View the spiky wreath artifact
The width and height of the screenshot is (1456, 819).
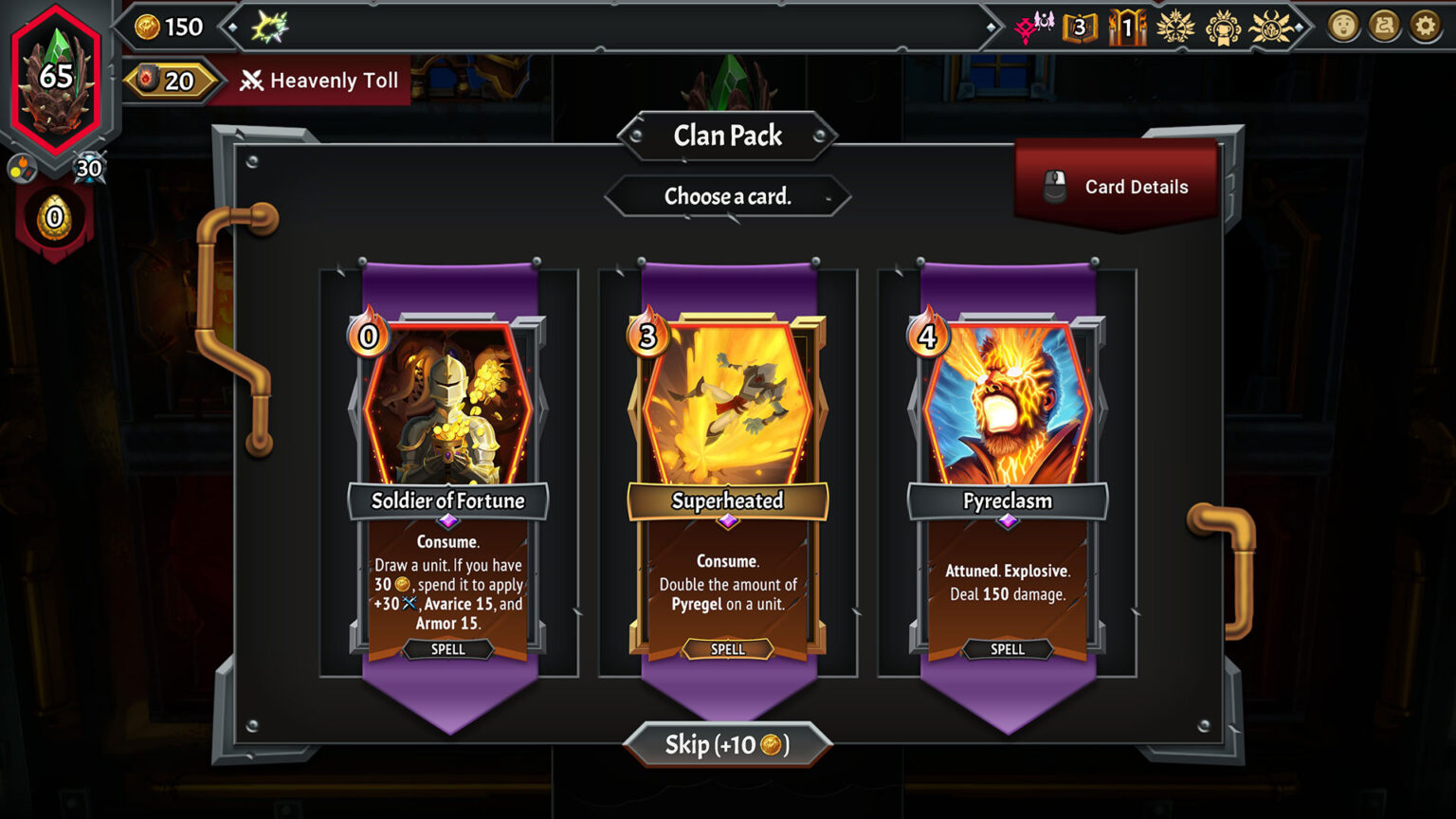point(269,27)
